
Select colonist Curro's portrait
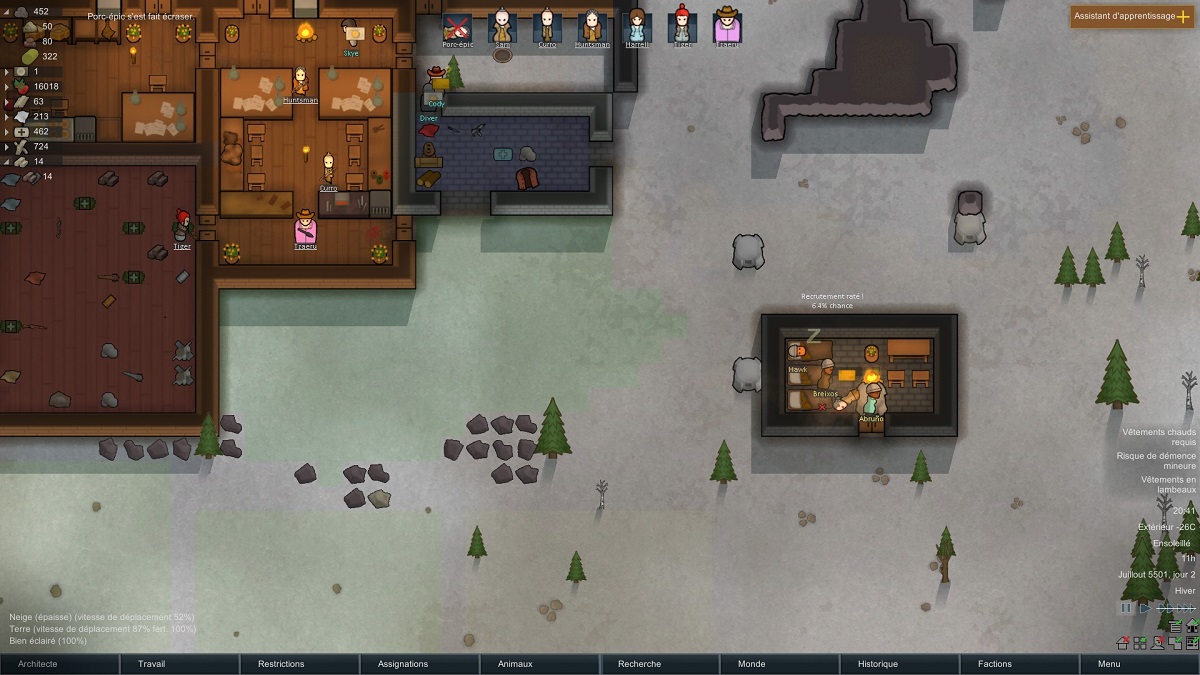(x=547, y=26)
